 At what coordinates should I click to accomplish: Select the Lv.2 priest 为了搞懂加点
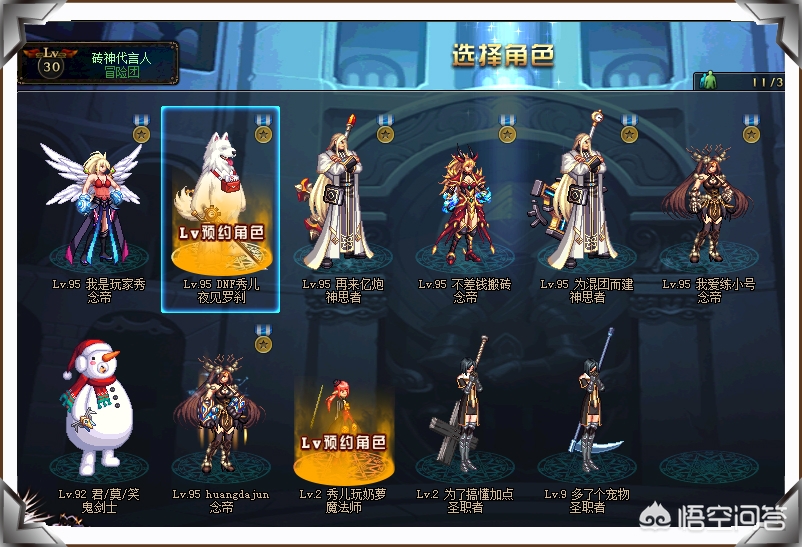click(x=465, y=410)
